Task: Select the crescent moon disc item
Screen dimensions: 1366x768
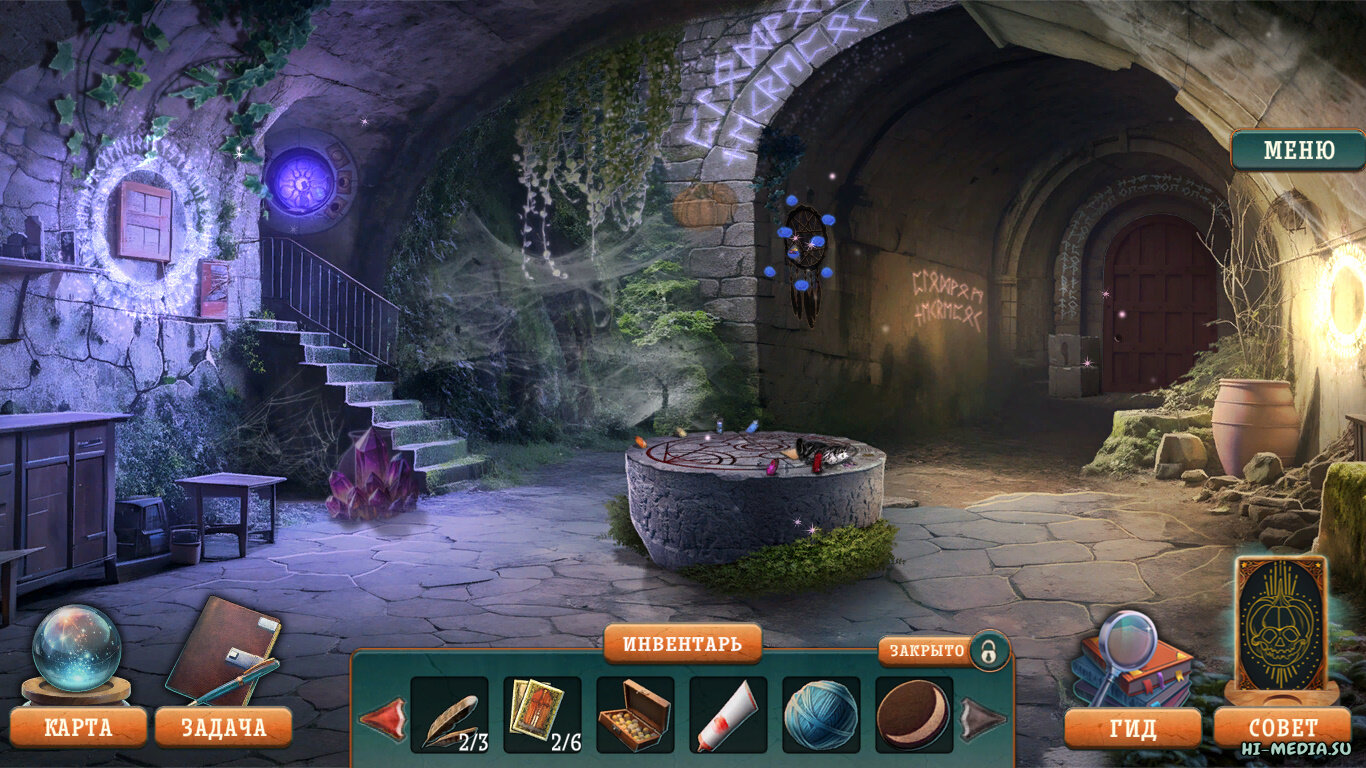Action: (x=914, y=715)
